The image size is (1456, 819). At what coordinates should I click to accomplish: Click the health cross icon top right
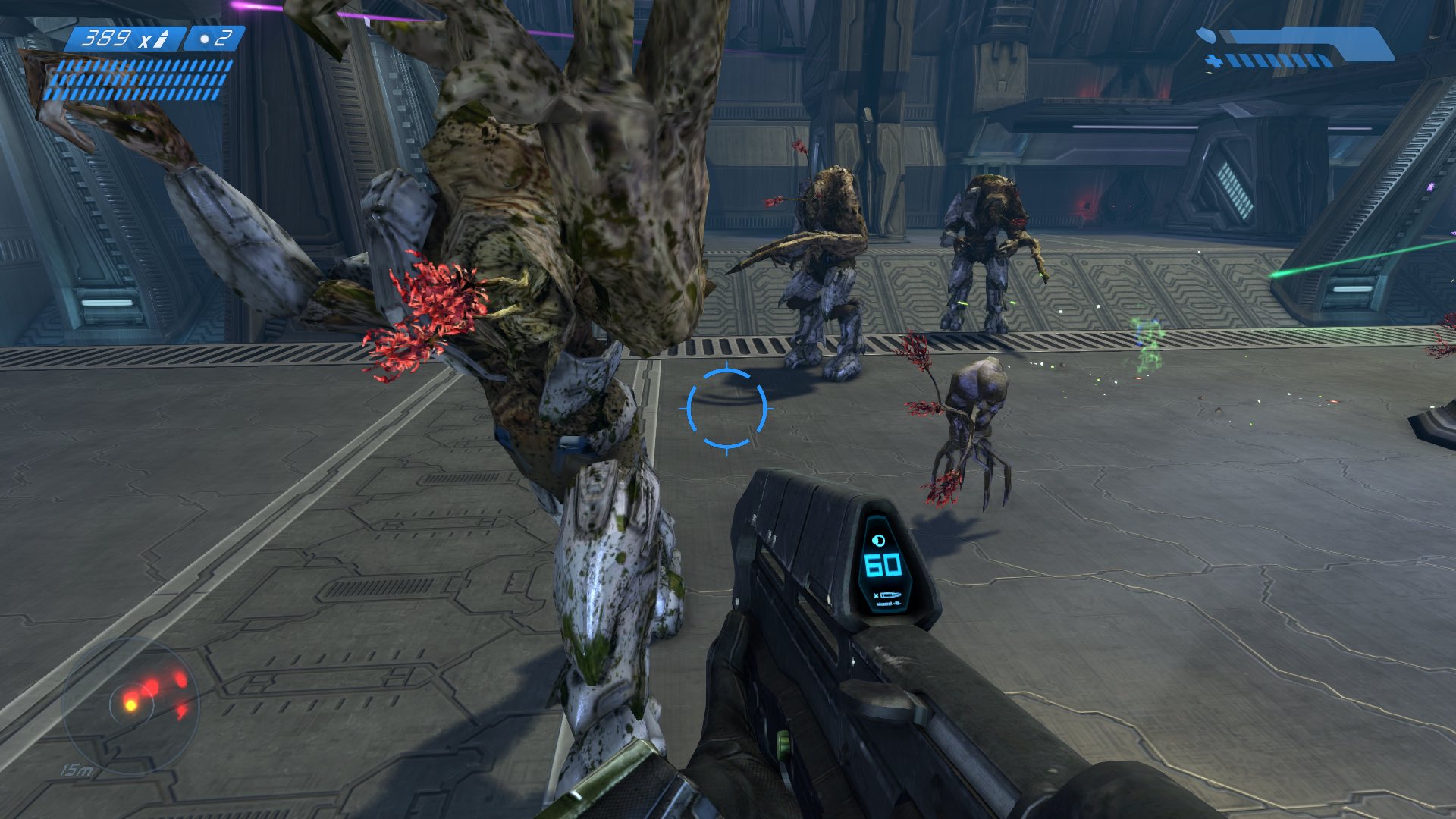[1214, 61]
